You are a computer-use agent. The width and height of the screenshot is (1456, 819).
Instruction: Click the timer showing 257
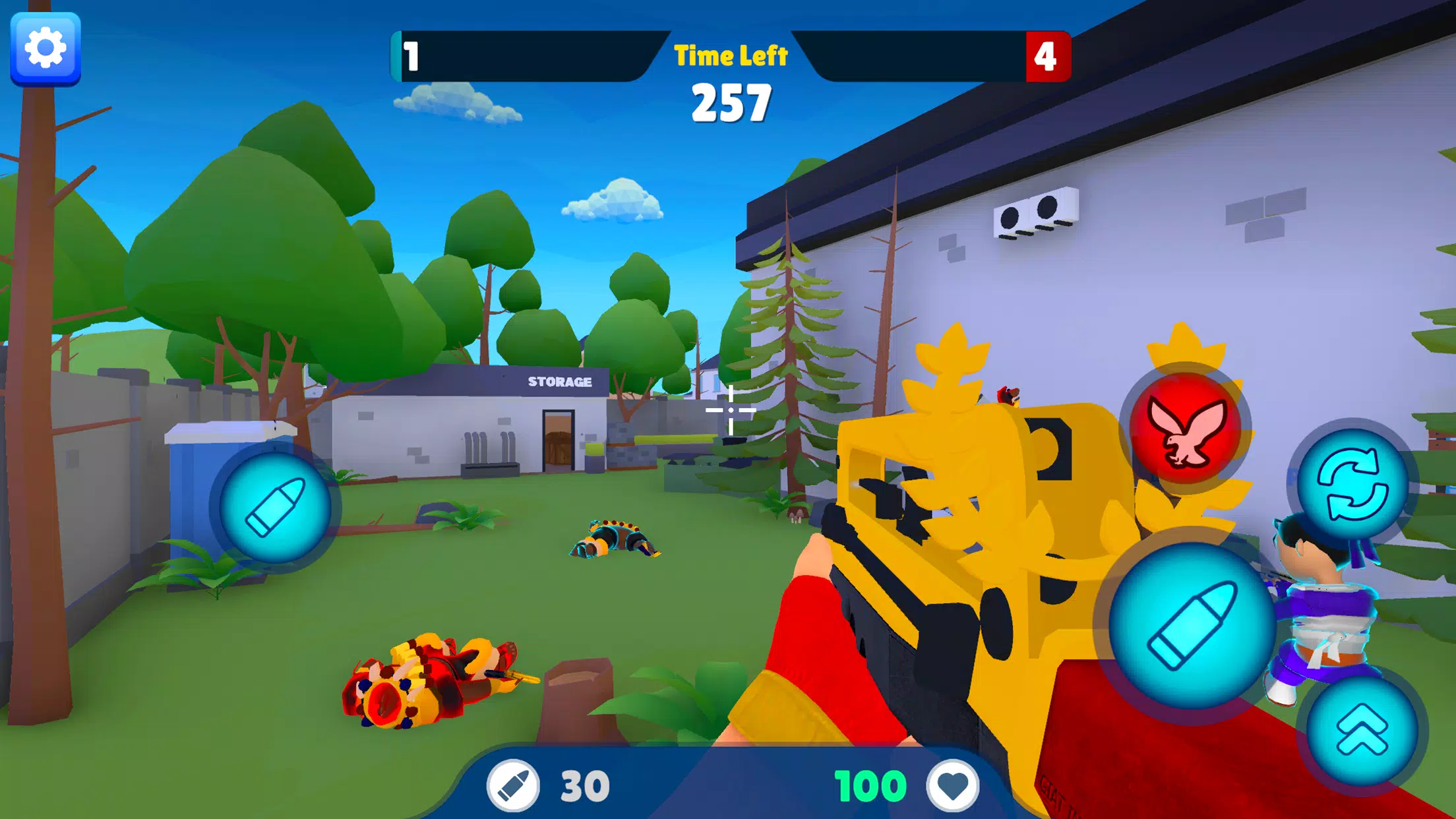[731, 103]
